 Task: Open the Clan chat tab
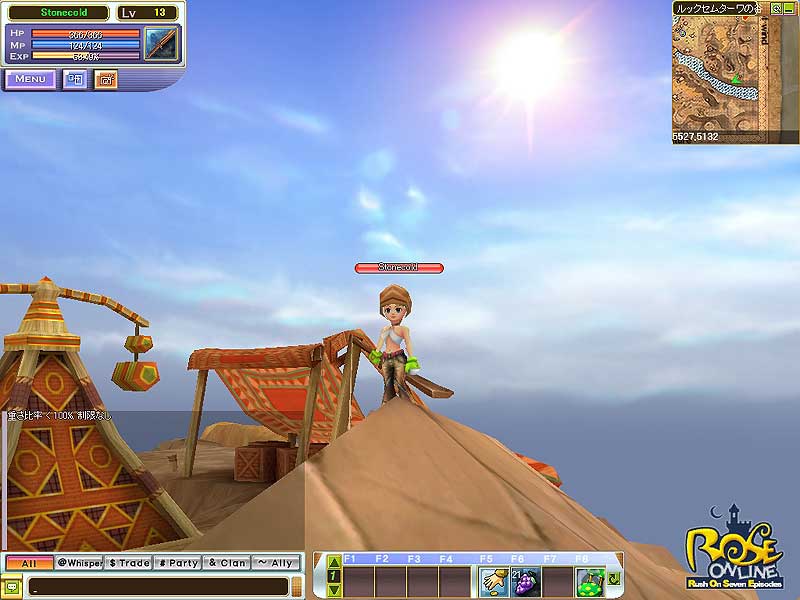pyautogui.click(x=227, y=563)
